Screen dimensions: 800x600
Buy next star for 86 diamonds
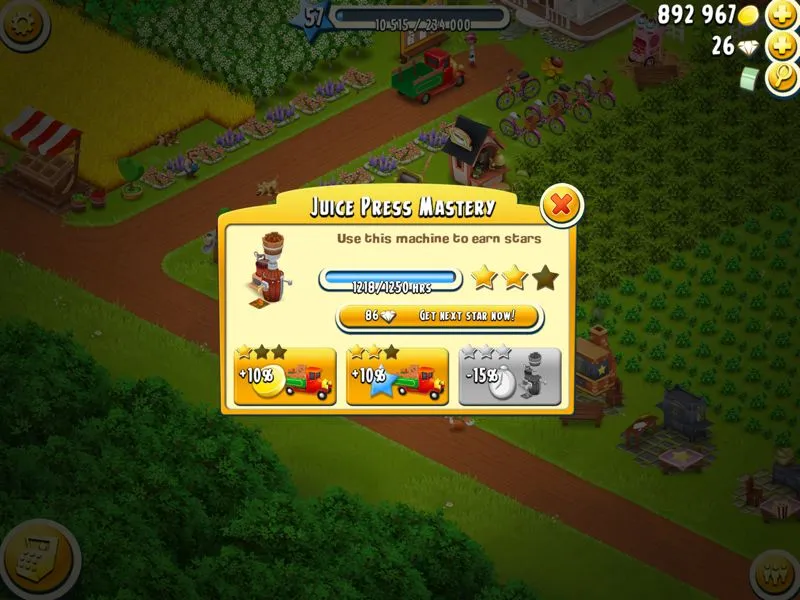point(440,317)
